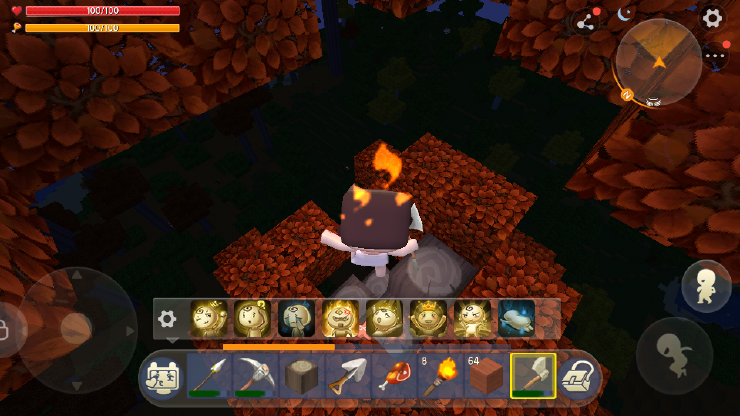The image size is (740, 416).
Task: Equip the shovel from the hotbar
Action: [345, 377]
